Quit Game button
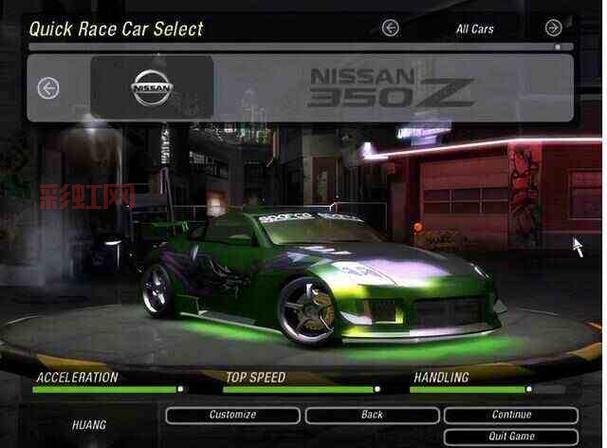Screen dimensions: 607x448 coord(511,437)
